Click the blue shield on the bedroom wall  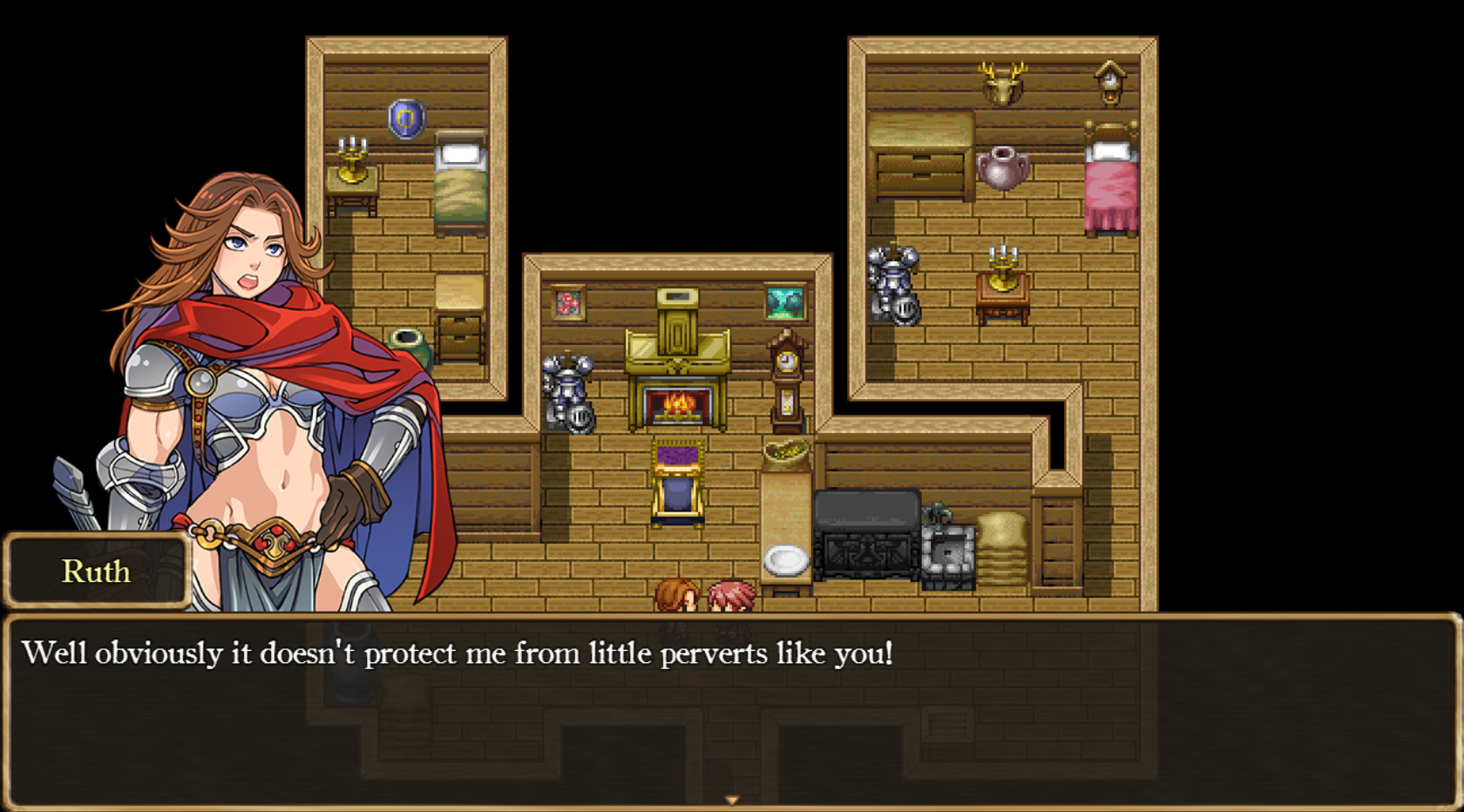[x=407, y=118]
